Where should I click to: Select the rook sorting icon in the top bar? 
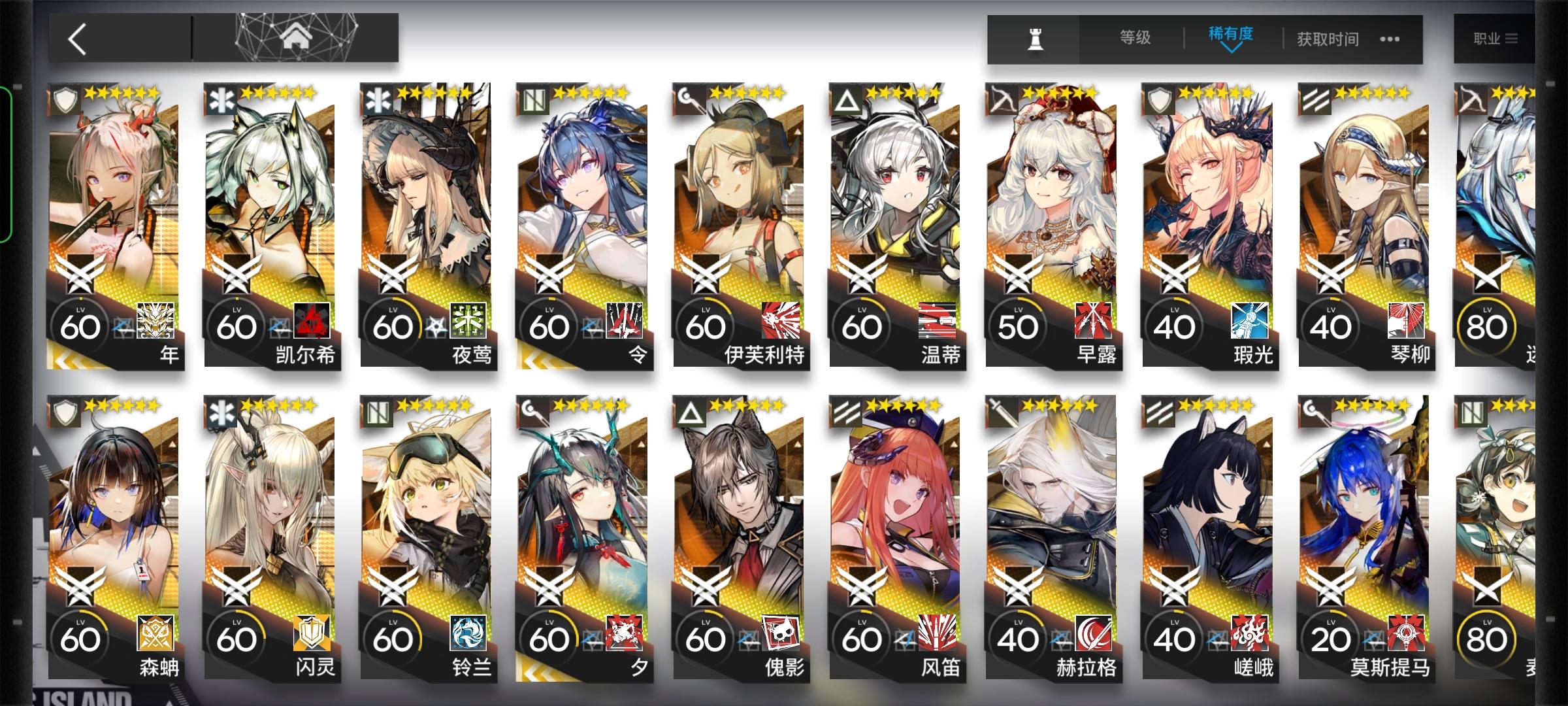(x=1036, y=39)
